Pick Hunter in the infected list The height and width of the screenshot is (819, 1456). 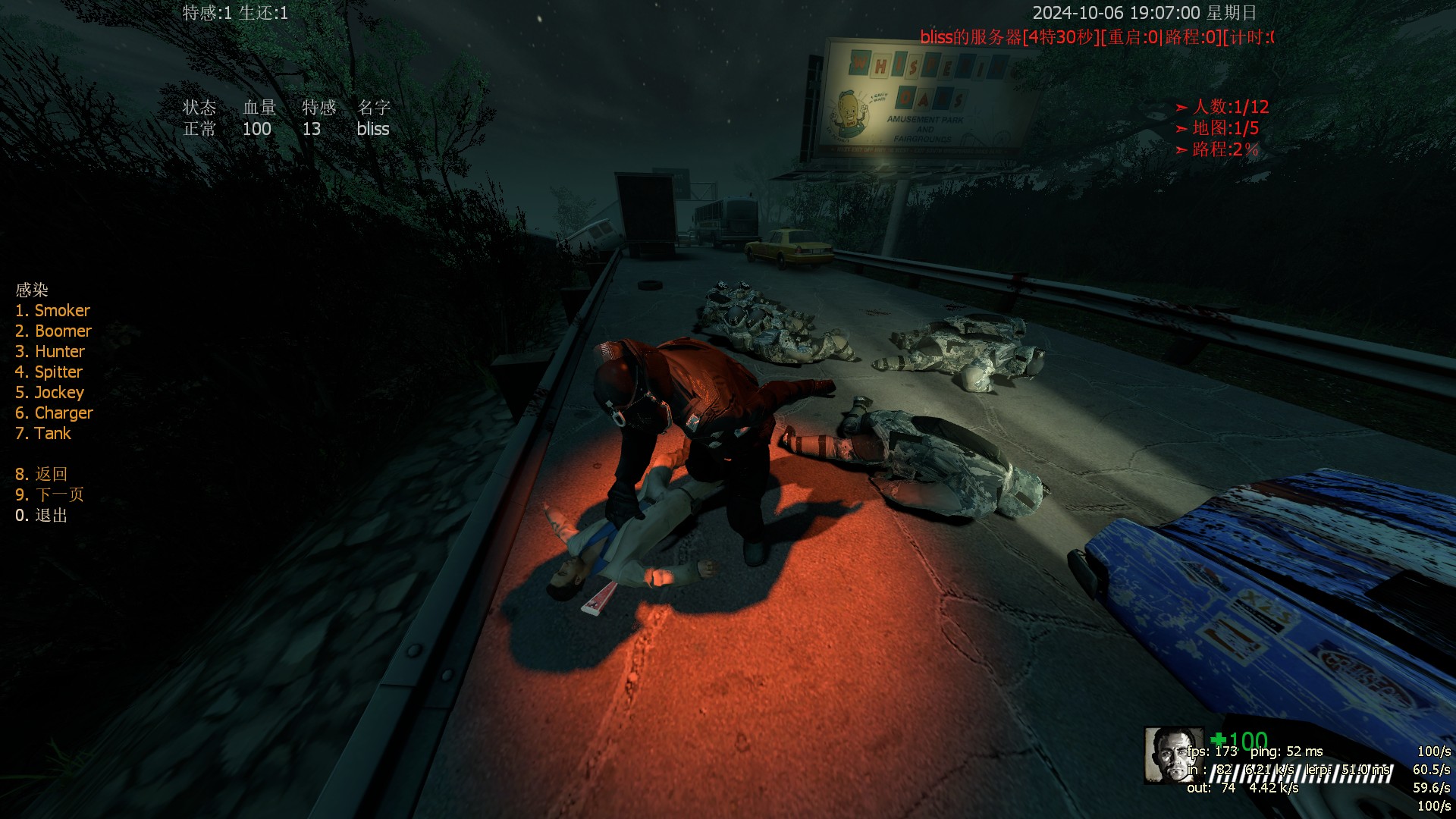[x=50, y=351]
